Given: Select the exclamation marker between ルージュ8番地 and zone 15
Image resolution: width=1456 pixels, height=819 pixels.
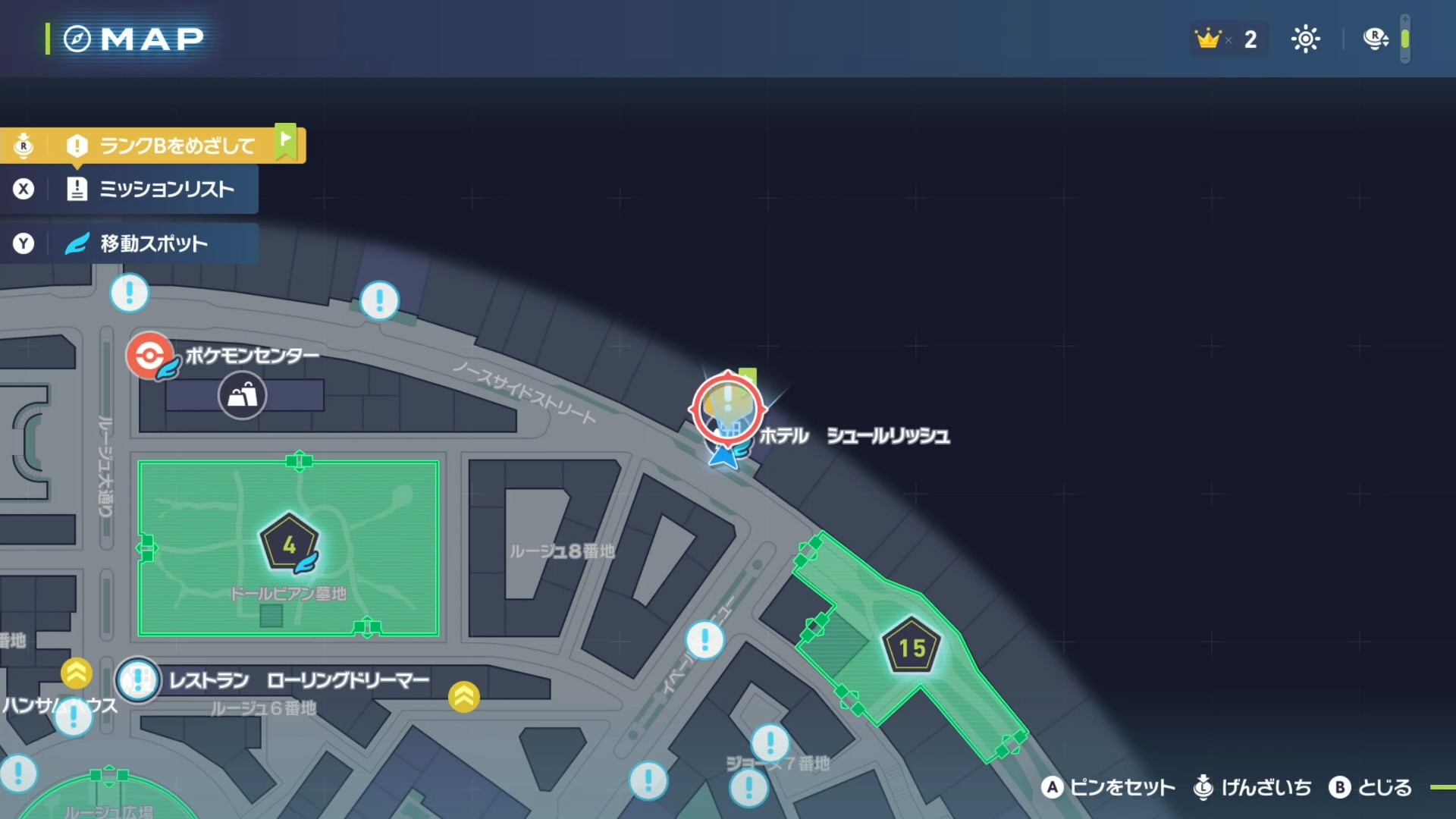Looking at the screenshot, I should 704,639.
